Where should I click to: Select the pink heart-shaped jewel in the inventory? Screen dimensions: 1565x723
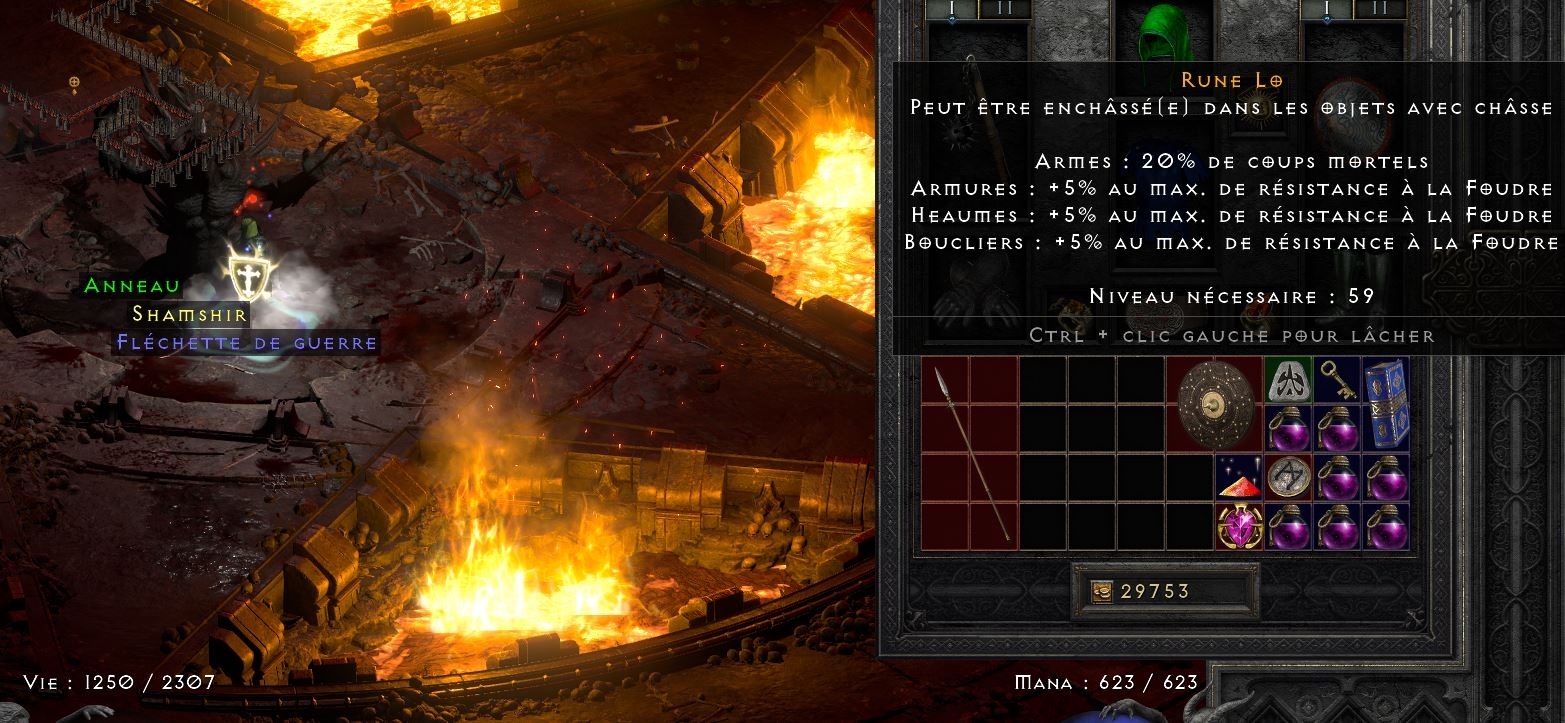1239,526
